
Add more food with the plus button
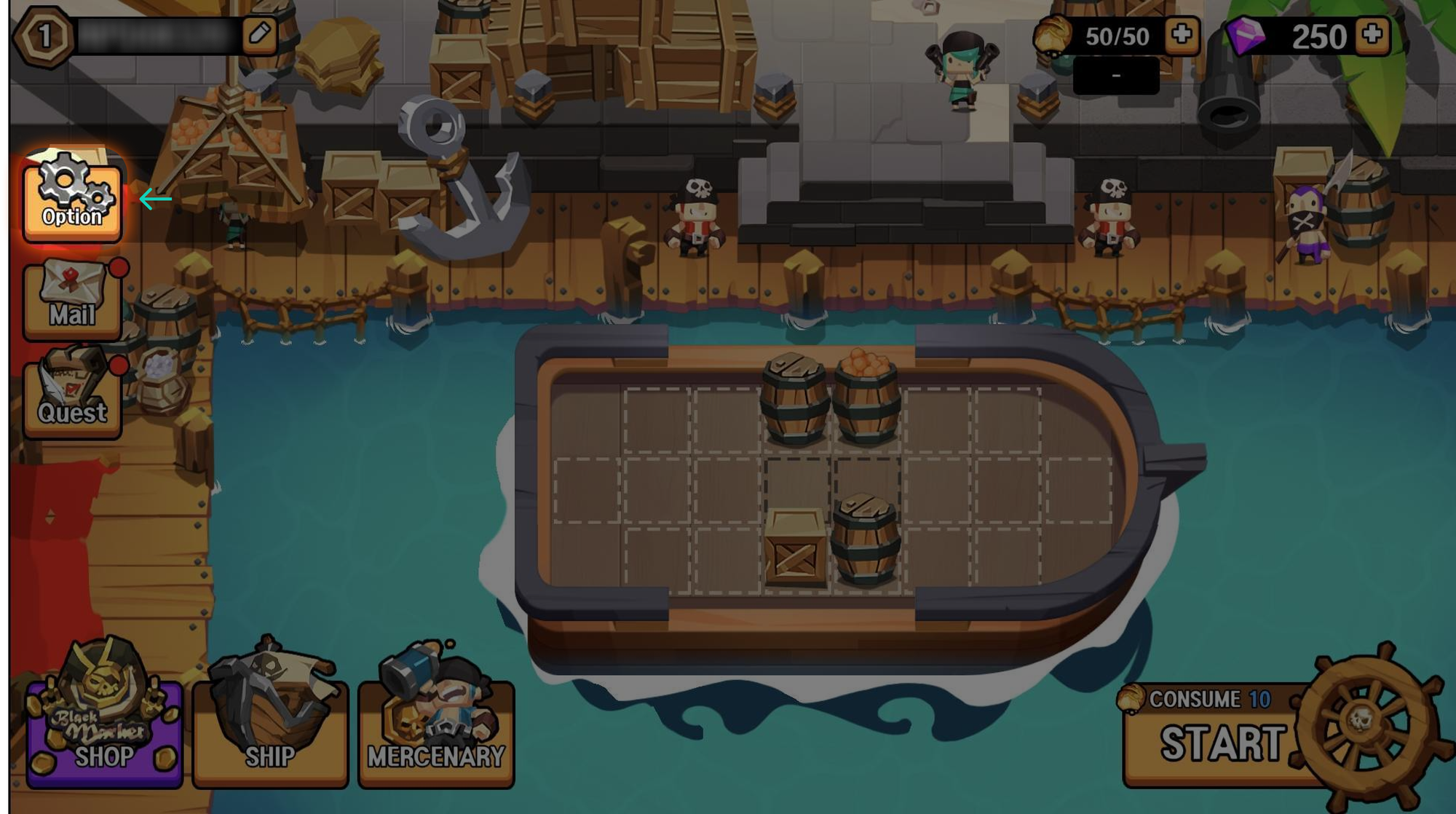[1182, 34]
